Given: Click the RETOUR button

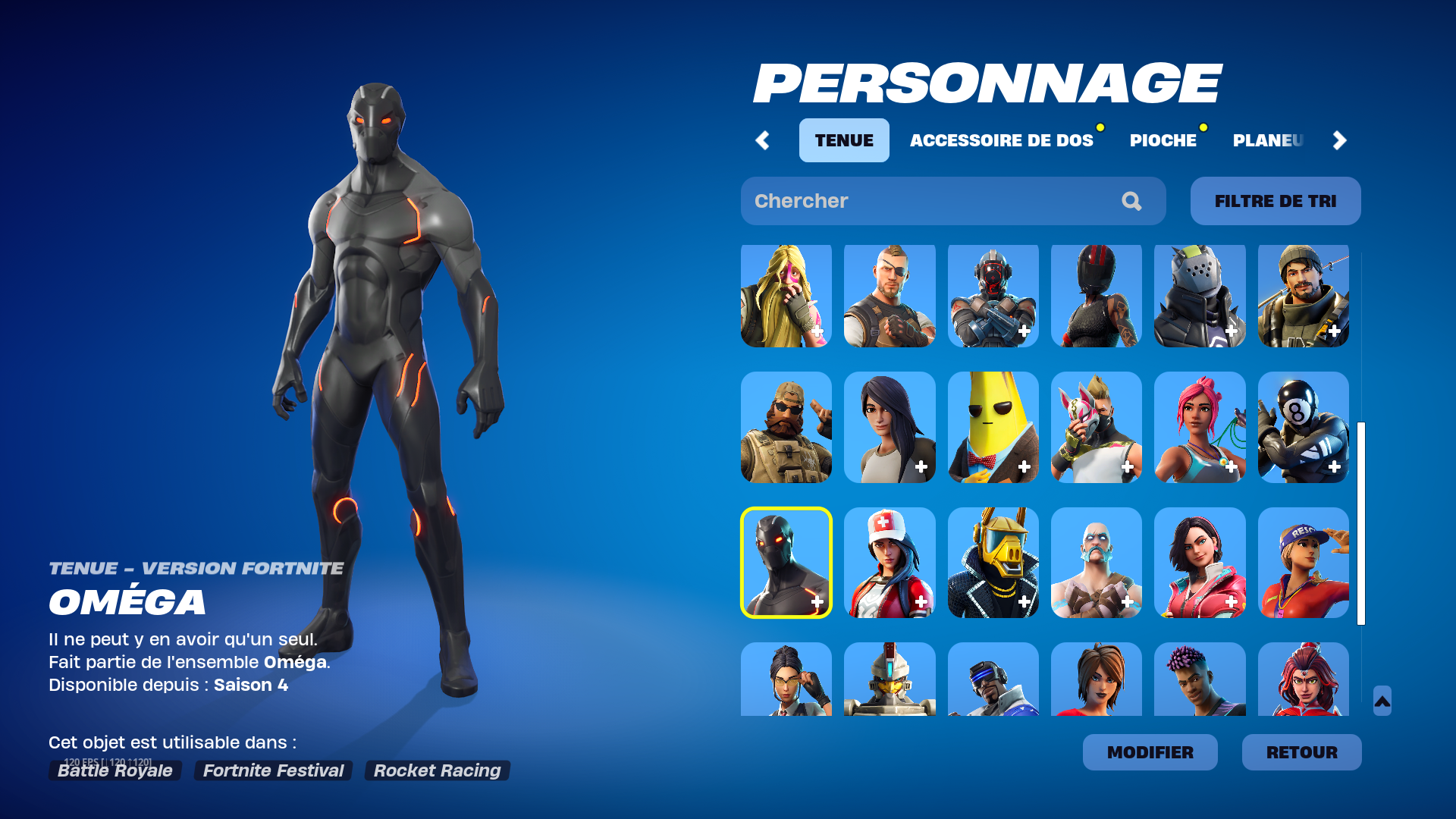Looking at the screenshot, I should (x=1301, y=752).
